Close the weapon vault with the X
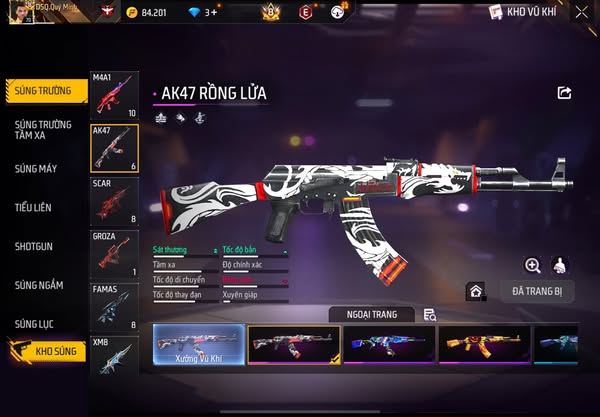Screen dimensions: 600x417 [581, 13]
